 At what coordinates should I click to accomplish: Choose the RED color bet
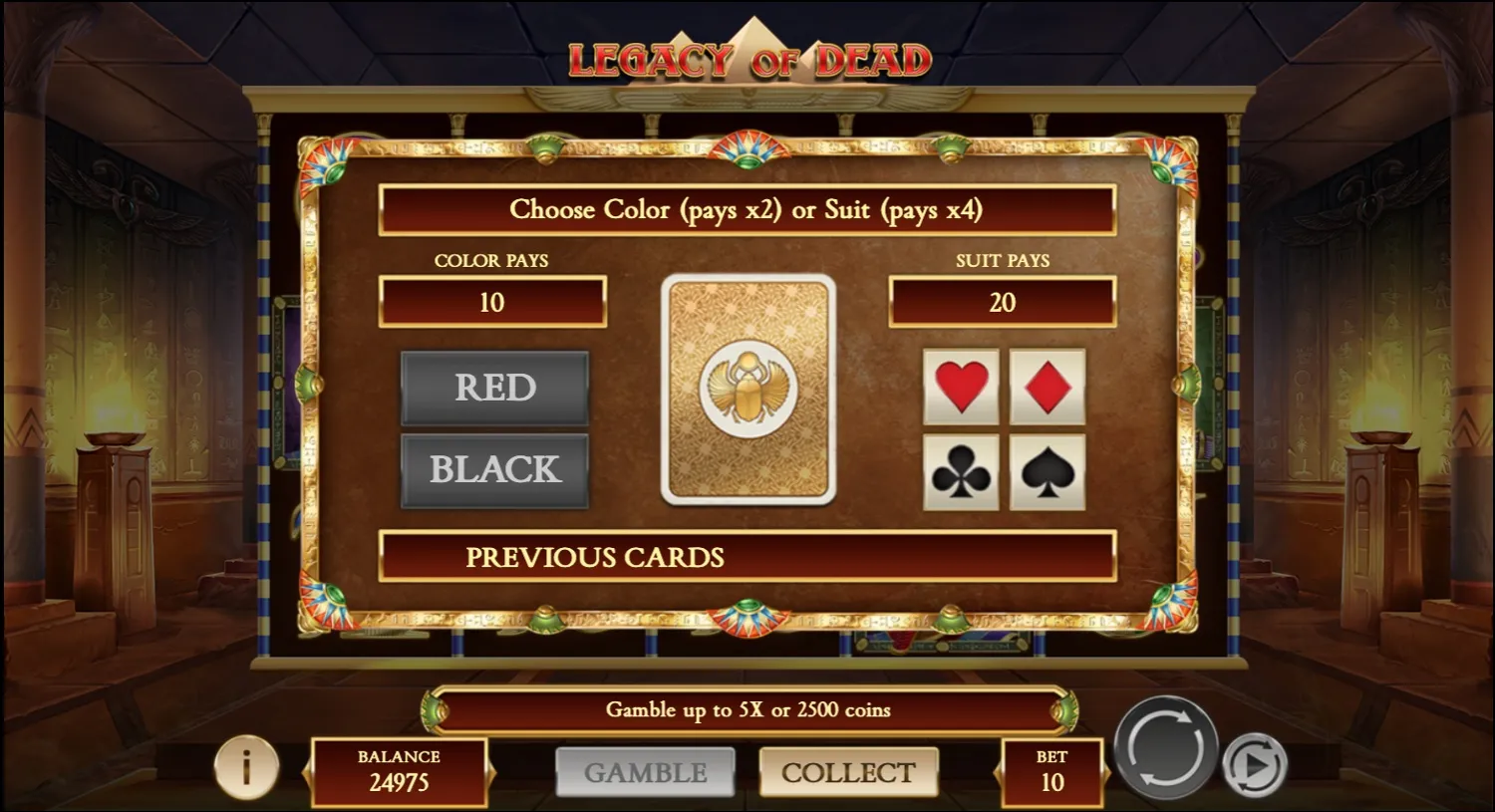click(x=493, y=387)
